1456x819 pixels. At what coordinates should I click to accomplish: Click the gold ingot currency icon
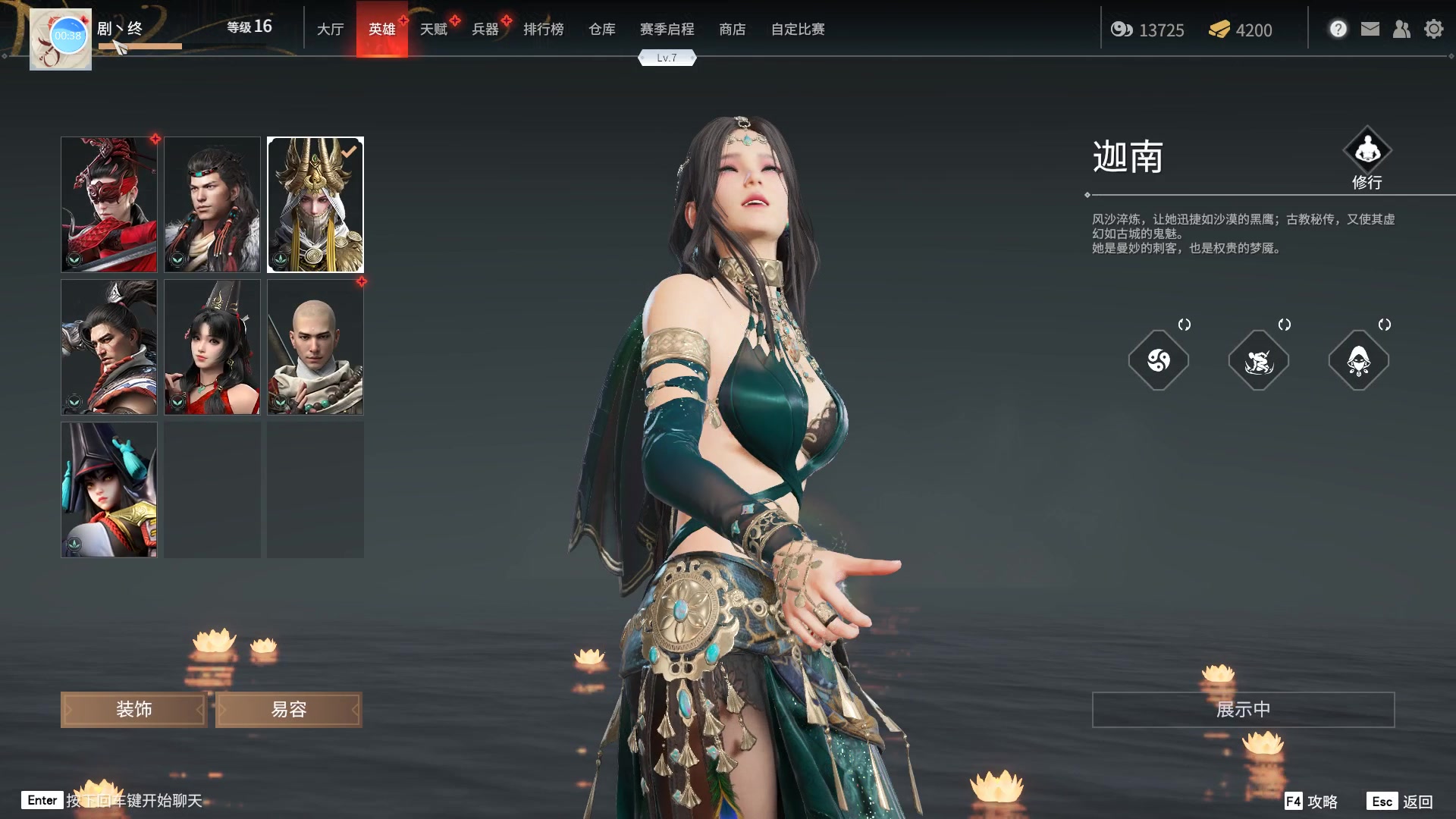pyautogui.click(x=1218, y=30)
